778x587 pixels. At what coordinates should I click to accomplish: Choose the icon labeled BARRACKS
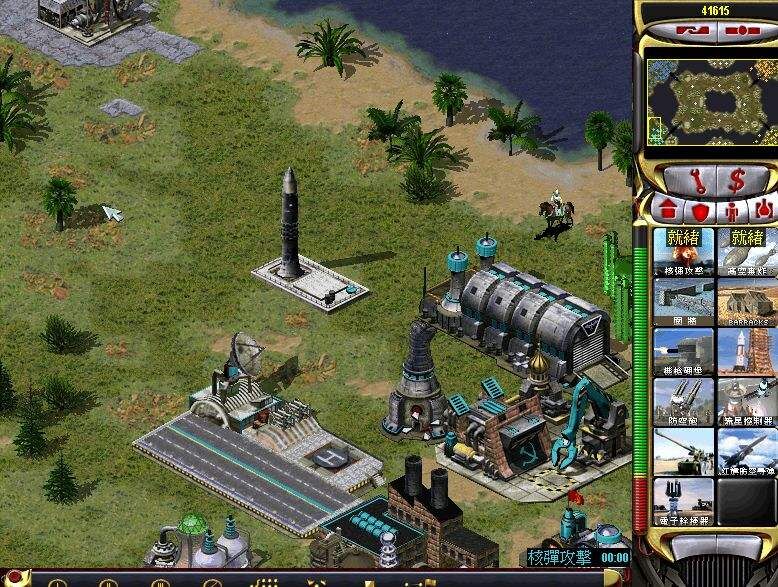(x=747, y=301)
